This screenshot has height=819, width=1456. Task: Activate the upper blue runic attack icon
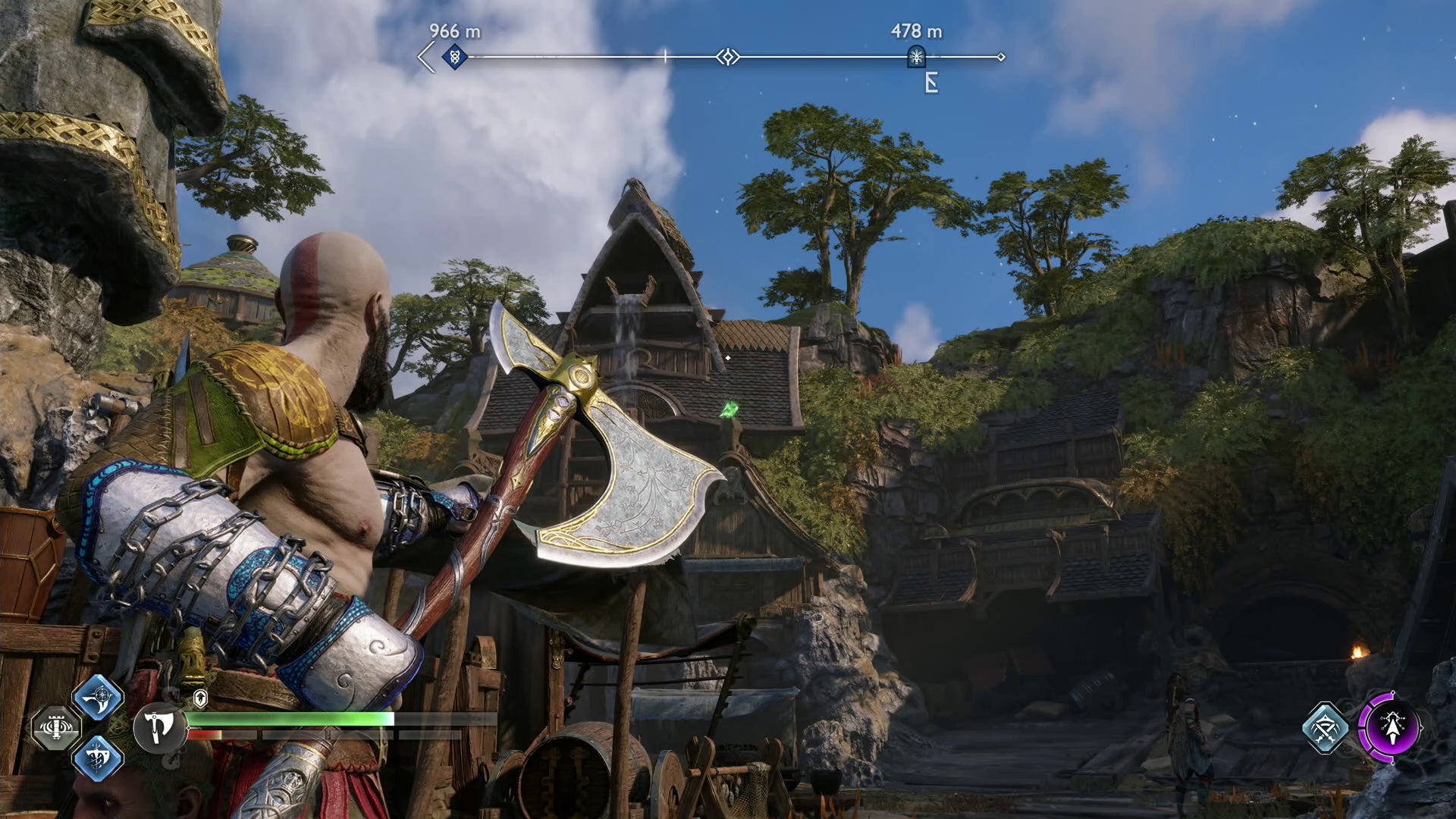pos(98,698)
